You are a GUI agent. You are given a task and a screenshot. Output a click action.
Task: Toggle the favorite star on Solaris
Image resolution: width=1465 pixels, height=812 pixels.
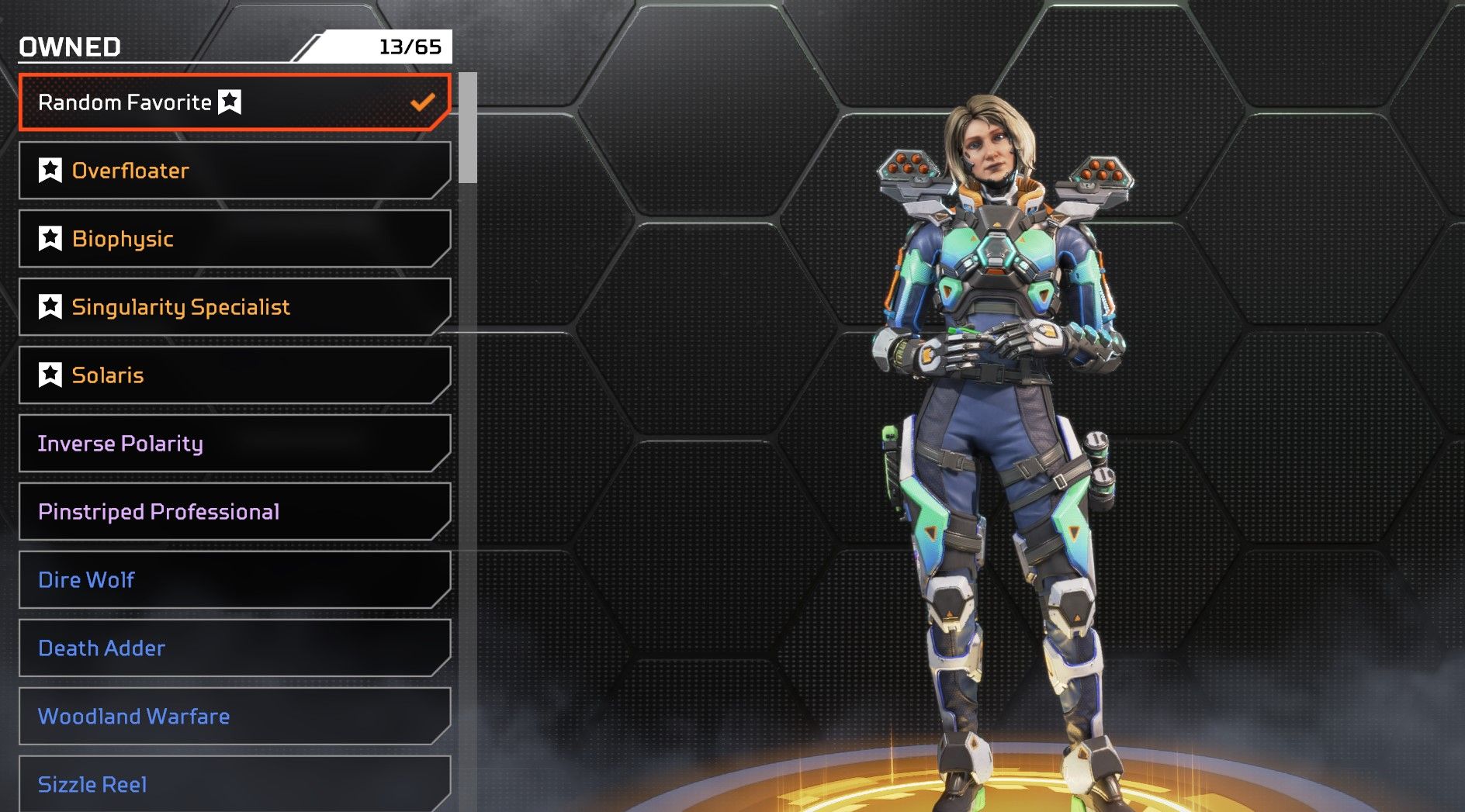[50, 375]
